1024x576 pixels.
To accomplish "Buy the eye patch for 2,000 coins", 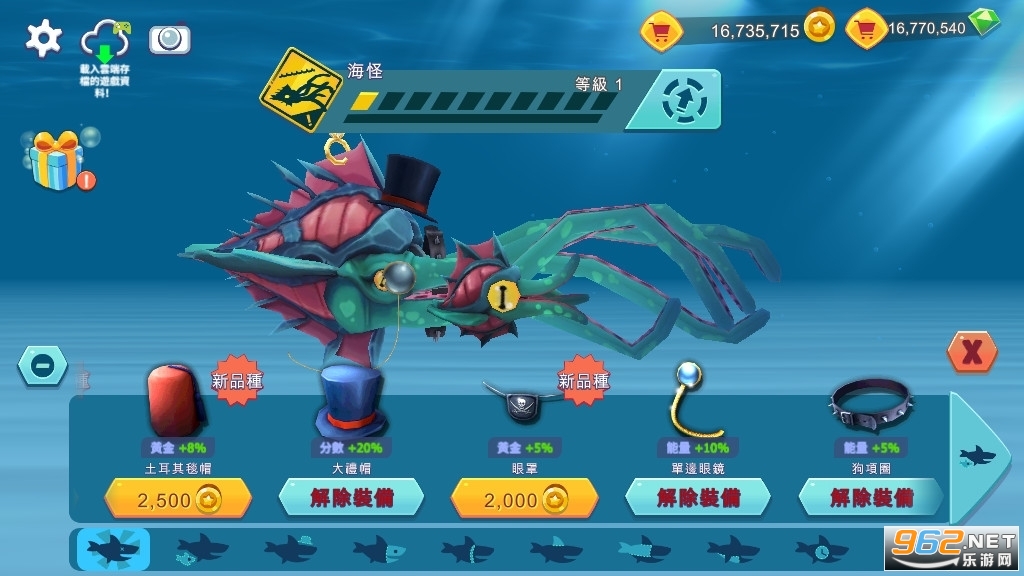I will pyautogui.click(x=524, y=499).
